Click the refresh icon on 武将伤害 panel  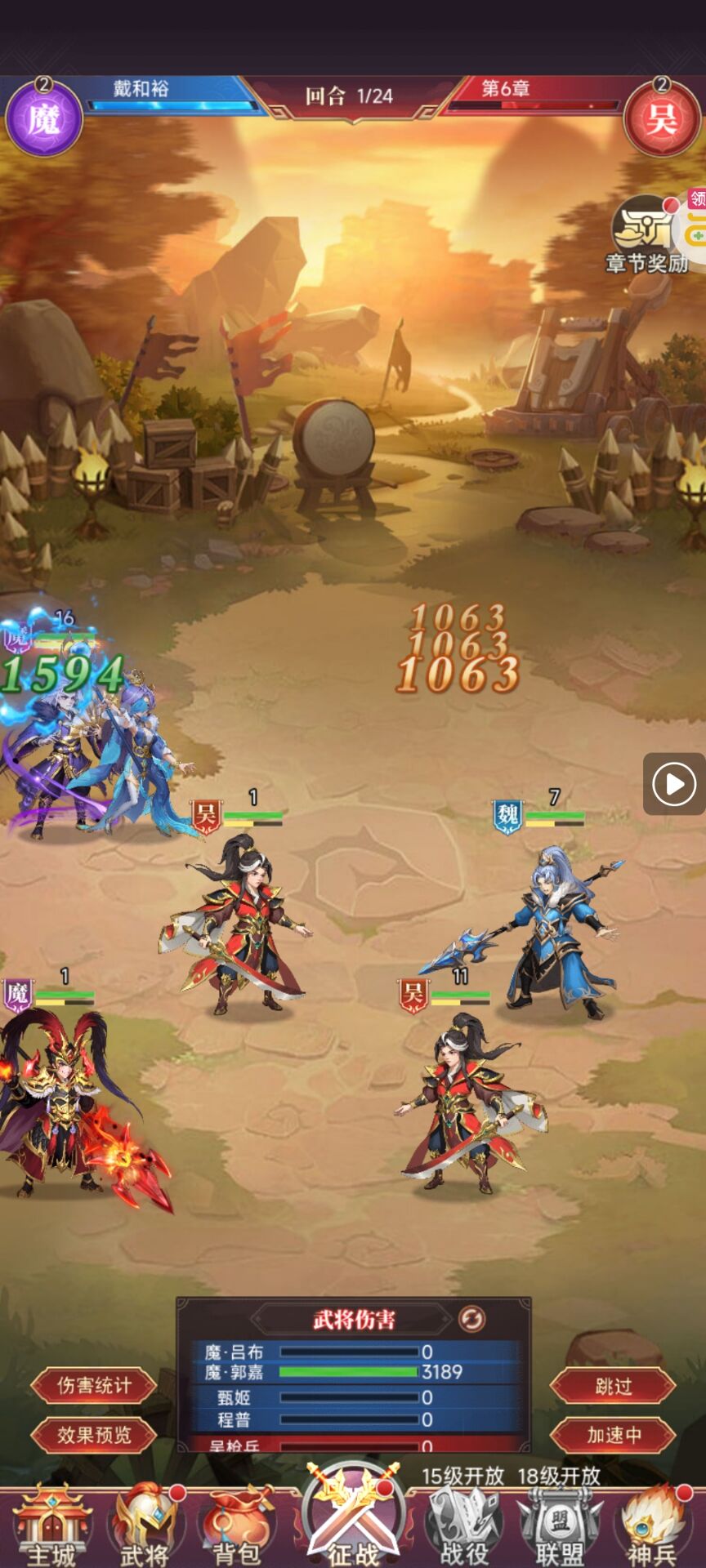tap(471, 1319)
